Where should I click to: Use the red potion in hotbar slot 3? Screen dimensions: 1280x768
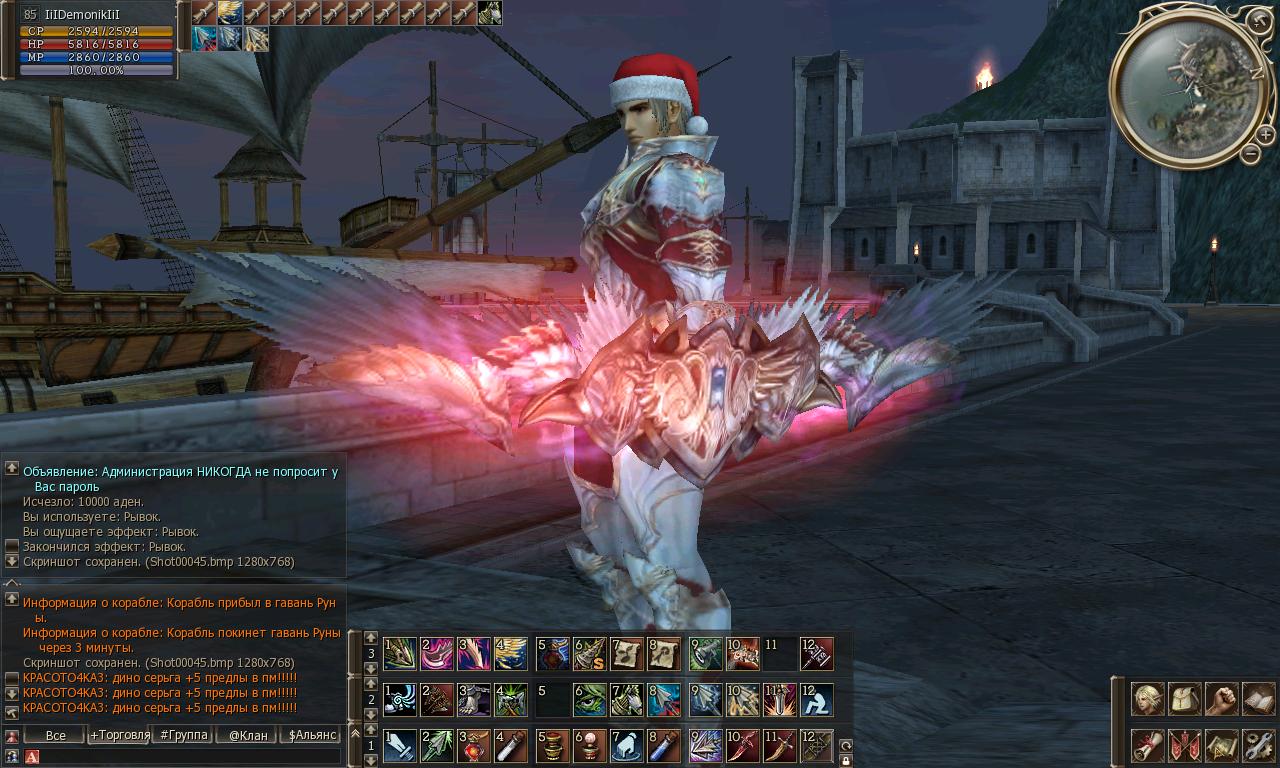(x=475, y=745)
